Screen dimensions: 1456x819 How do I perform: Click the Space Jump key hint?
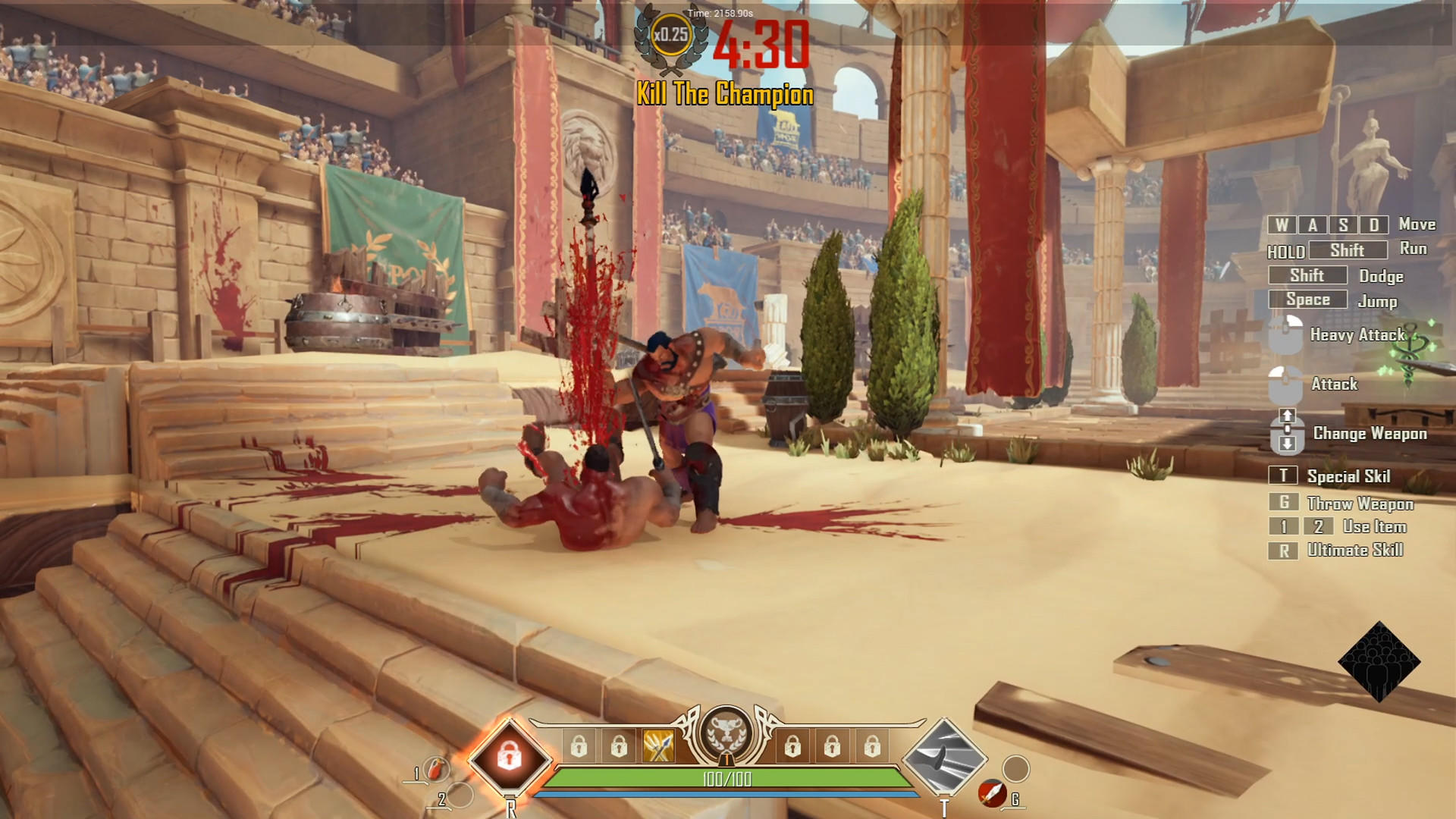coord(1307,300)
